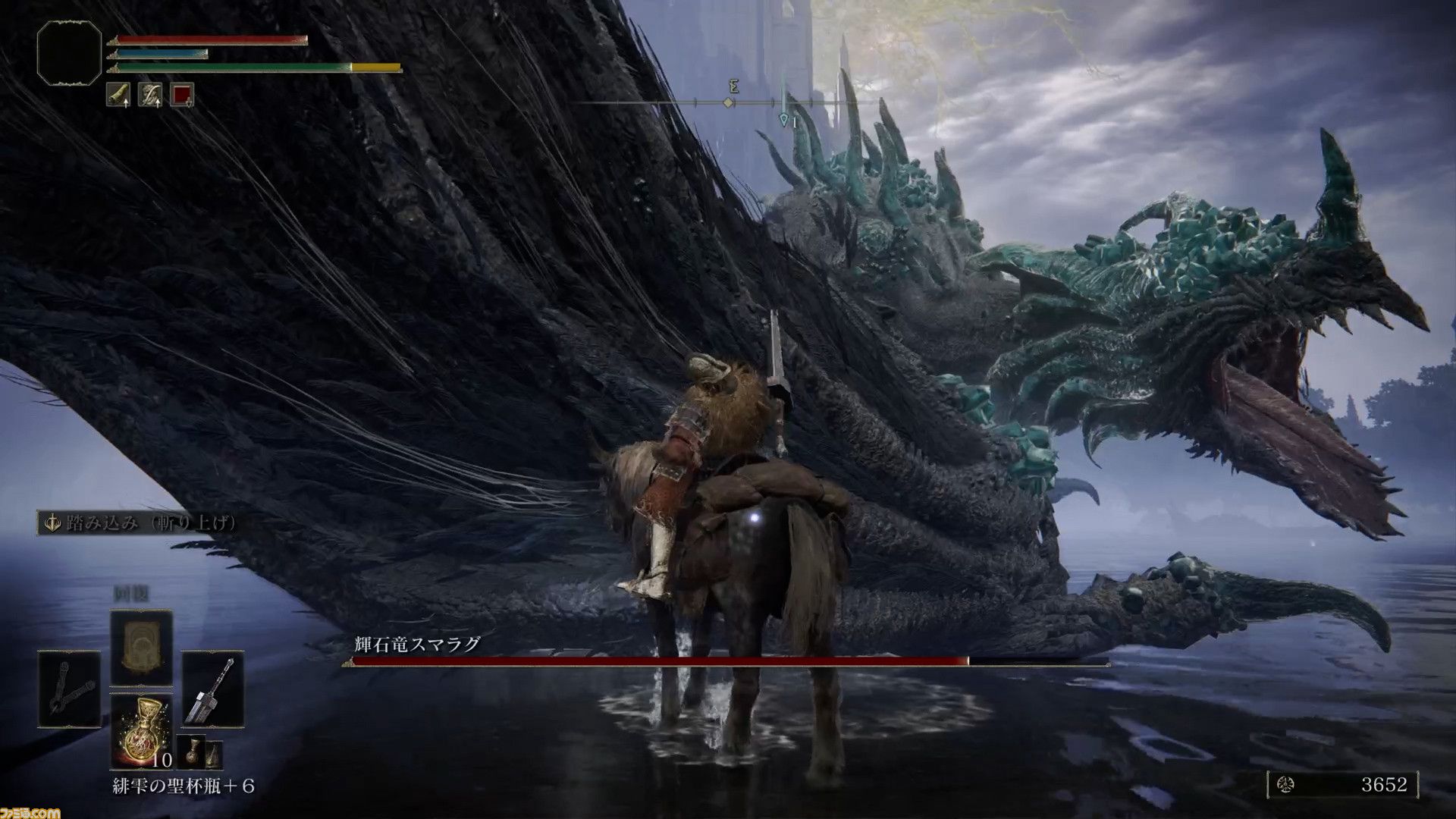Open the golden incantation spell slot

(141, 648)
